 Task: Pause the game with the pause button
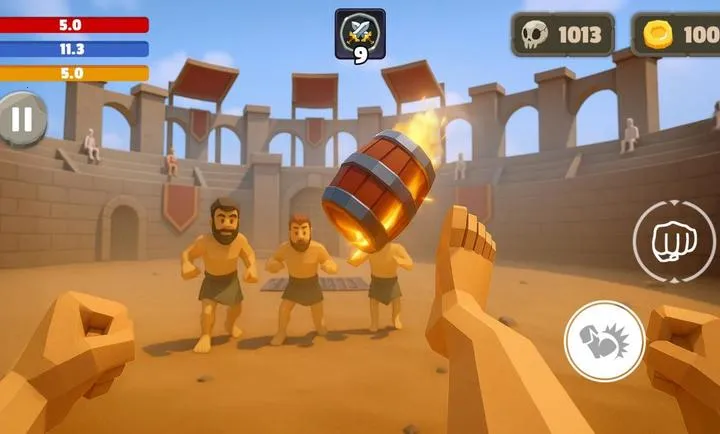pyautogui.click(x=22, y=120)
